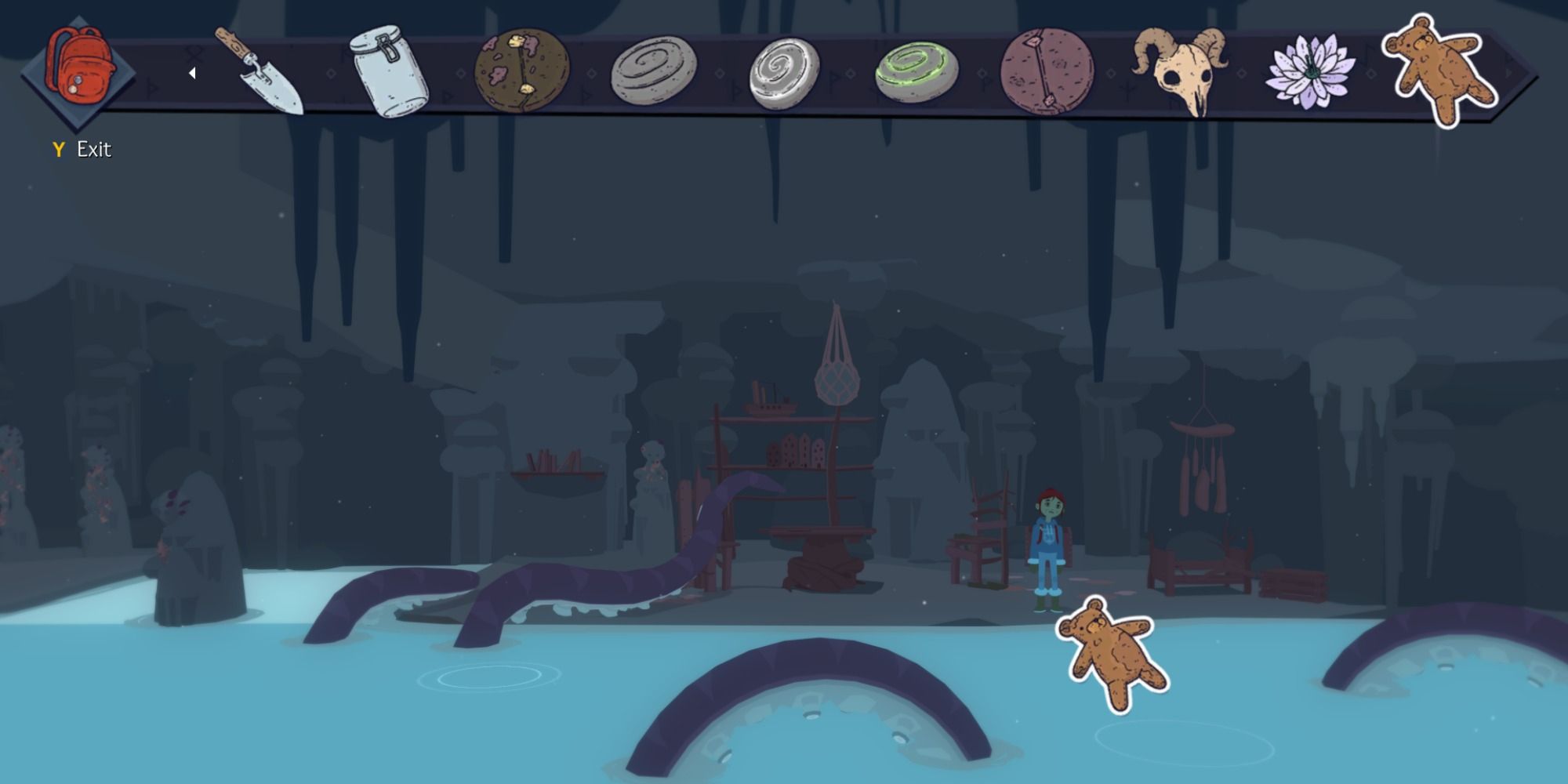The height and width of the screenshot is (784, 1568).
Task: Click the left arrow beside the backpack
Action: [191, 72]
